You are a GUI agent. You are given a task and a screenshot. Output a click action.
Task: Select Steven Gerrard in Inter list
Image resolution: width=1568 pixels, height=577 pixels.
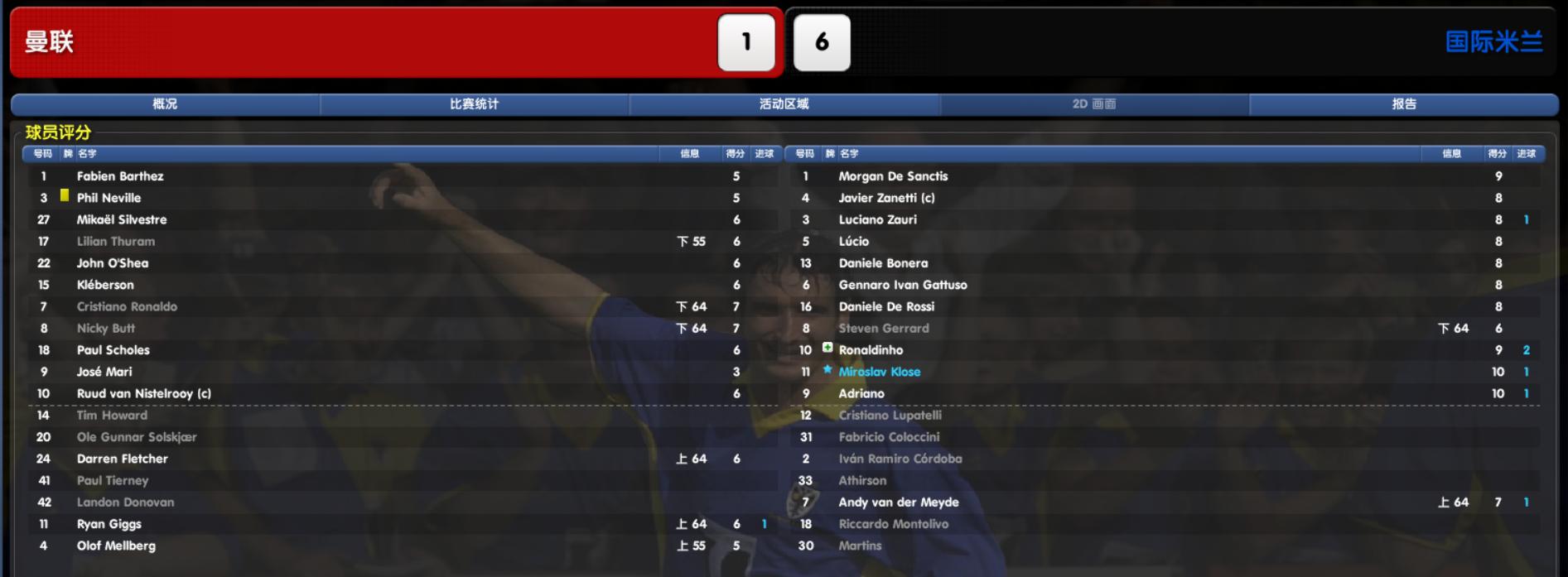point(884,329)
